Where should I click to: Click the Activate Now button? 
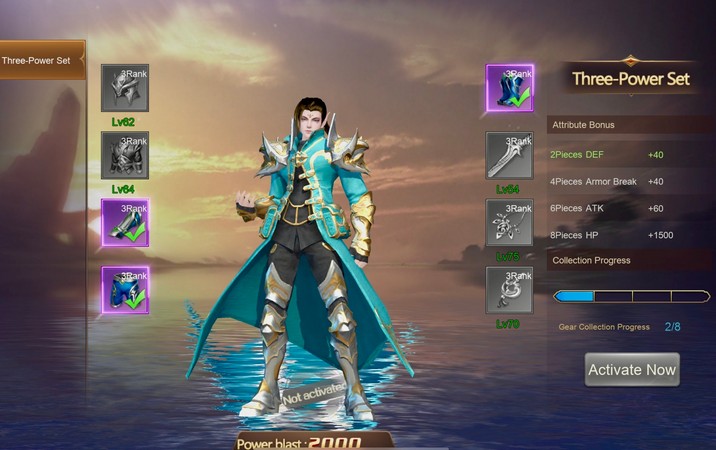pos(631,369)
